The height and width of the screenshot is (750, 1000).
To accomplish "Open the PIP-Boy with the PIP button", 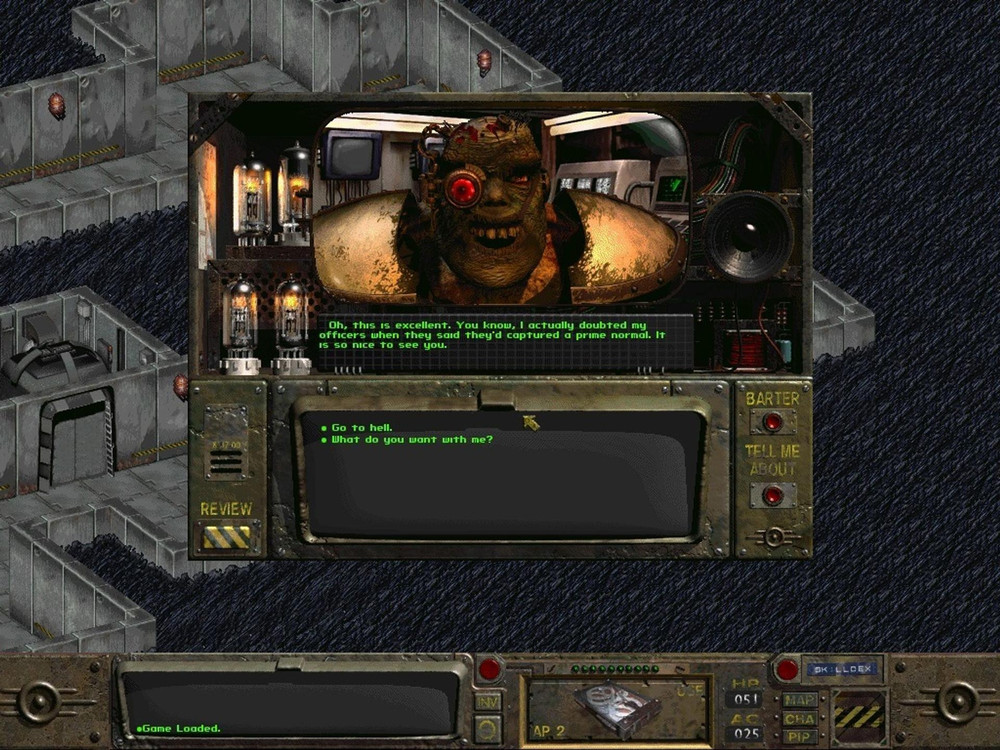I will [799, 736].
